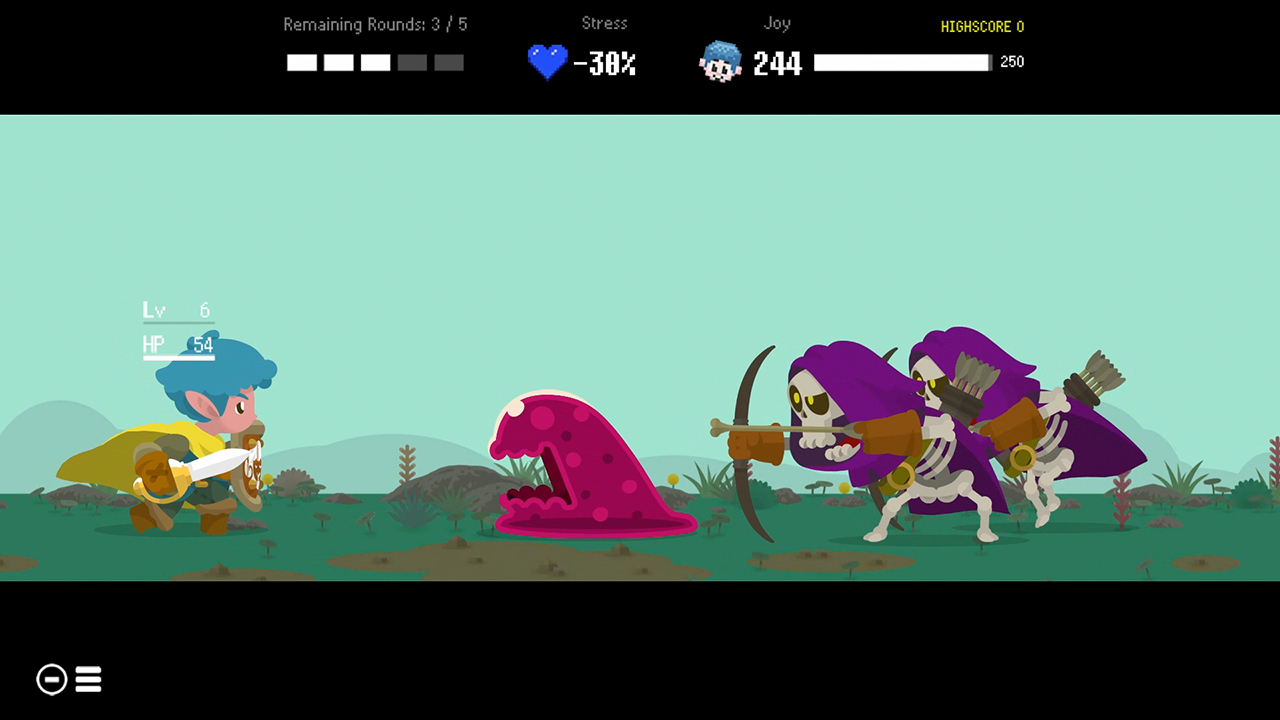Viewport: 1280px width, 720px height.
Task: Toggle the fourth dimmed round segment
Action: coord(412,62)
